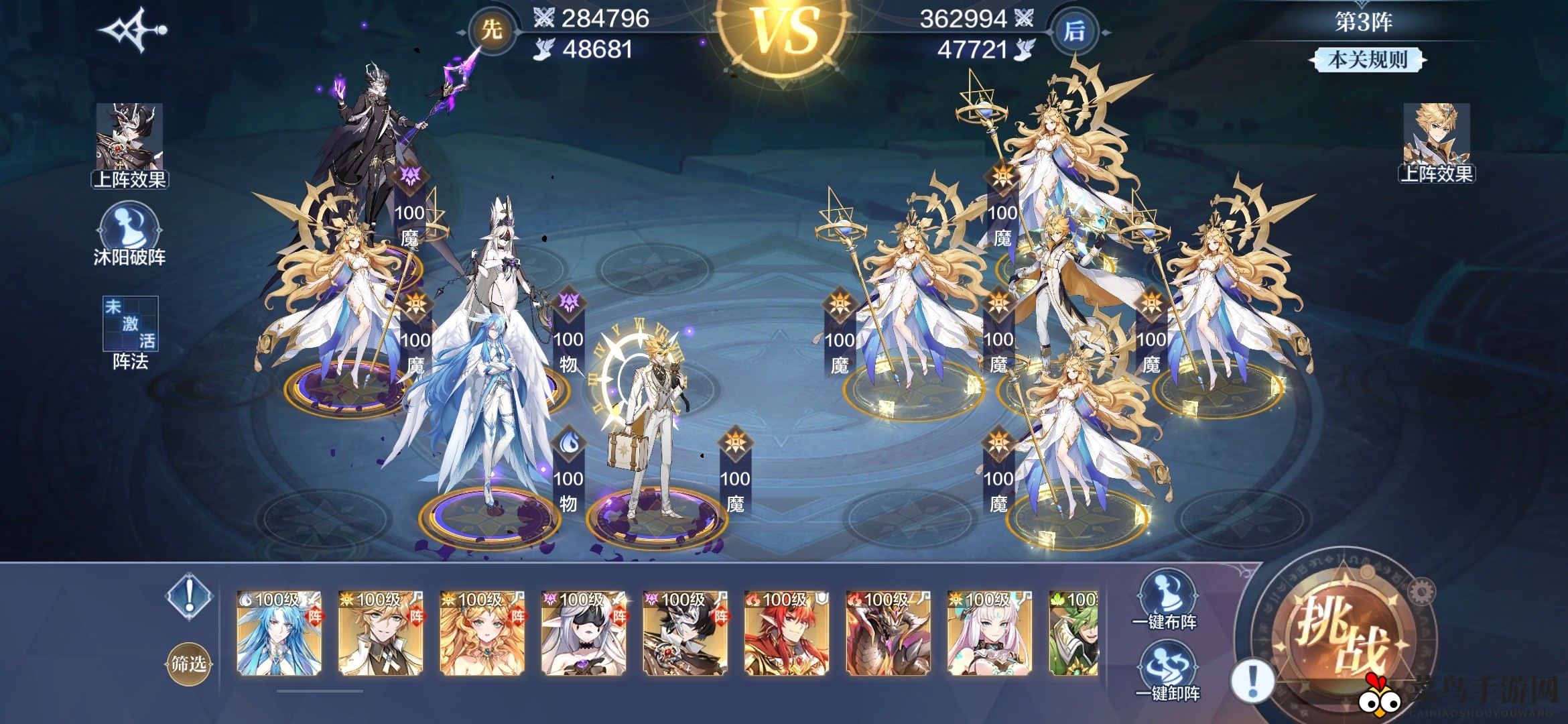Open the 本关规则 stage rules

[x=1367, y=60]
